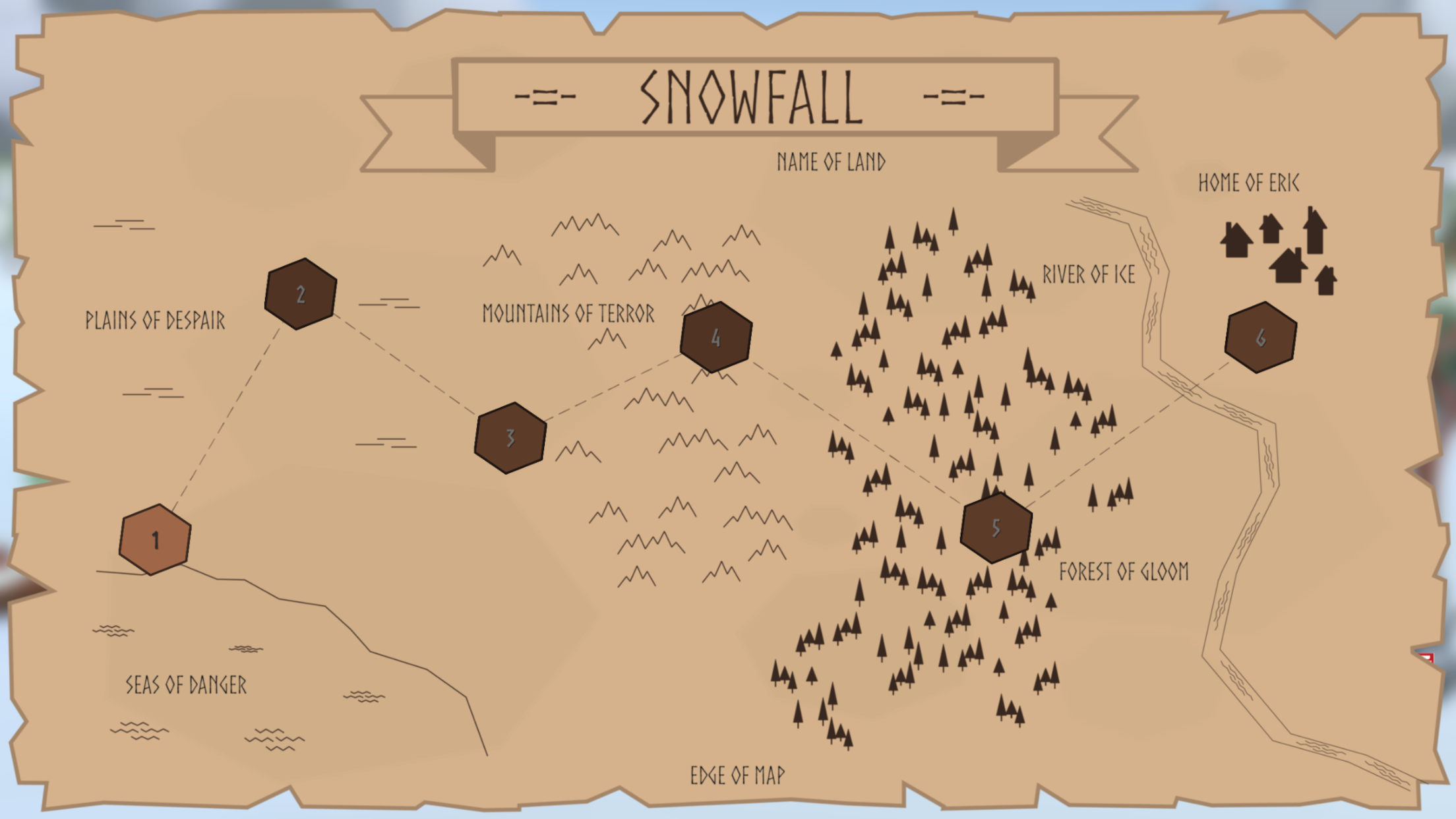Click the red shape at the map's right edge

[x=1426, y=659]
